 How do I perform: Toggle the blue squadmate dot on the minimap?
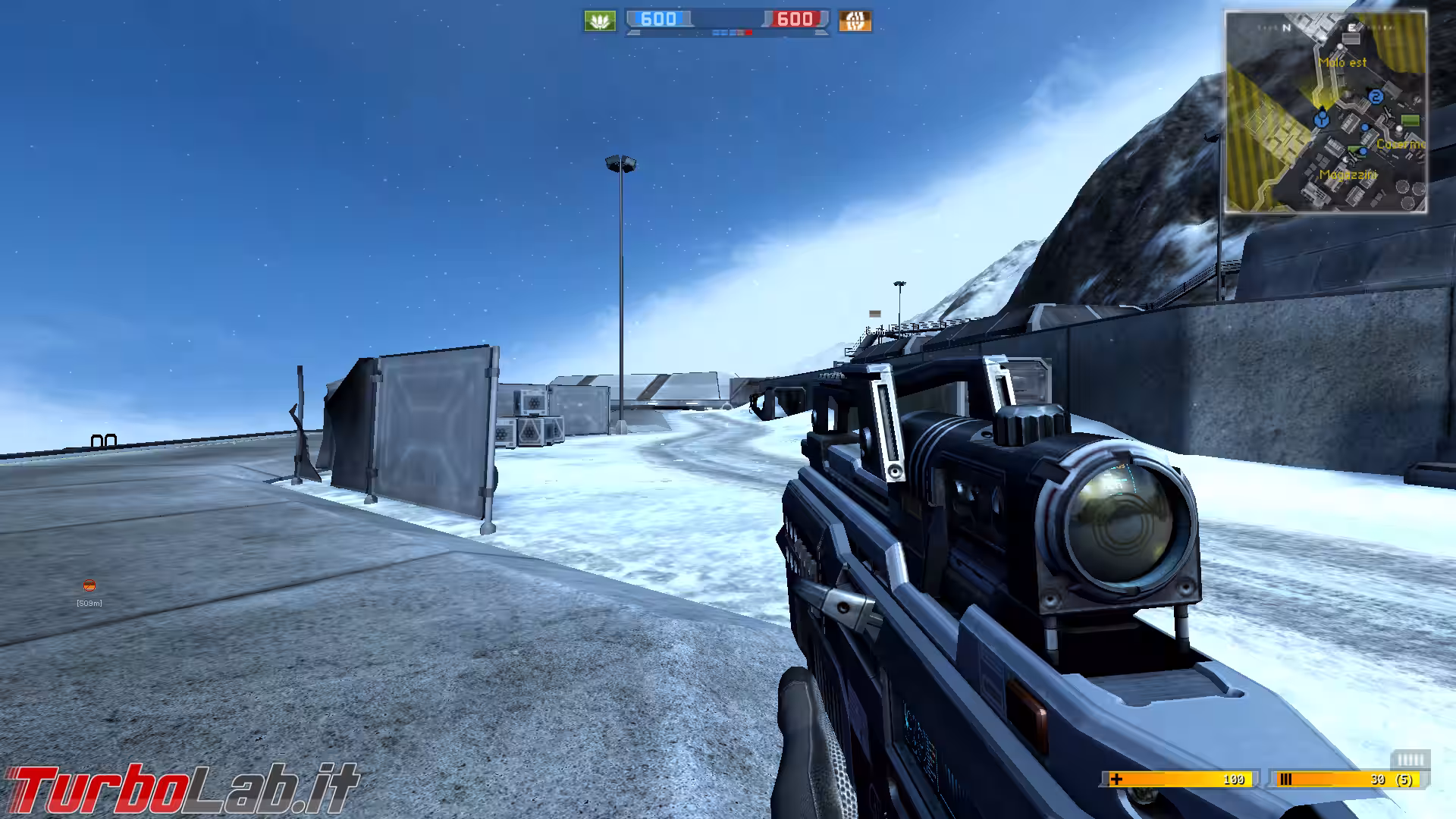tap(1365, 127)
